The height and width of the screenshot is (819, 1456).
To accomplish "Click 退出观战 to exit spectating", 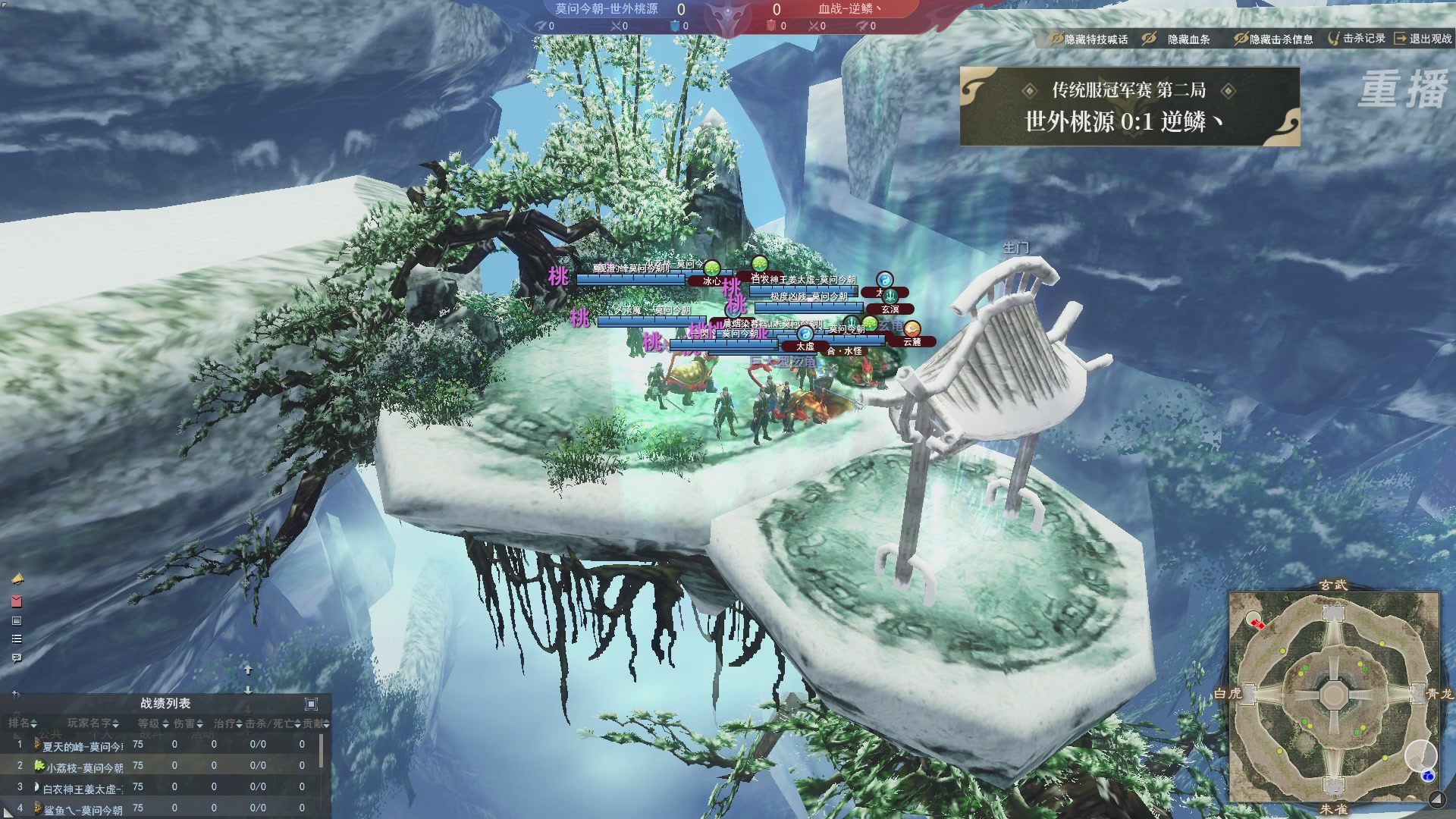I will pyautogui.click(x=1423, y=38).
